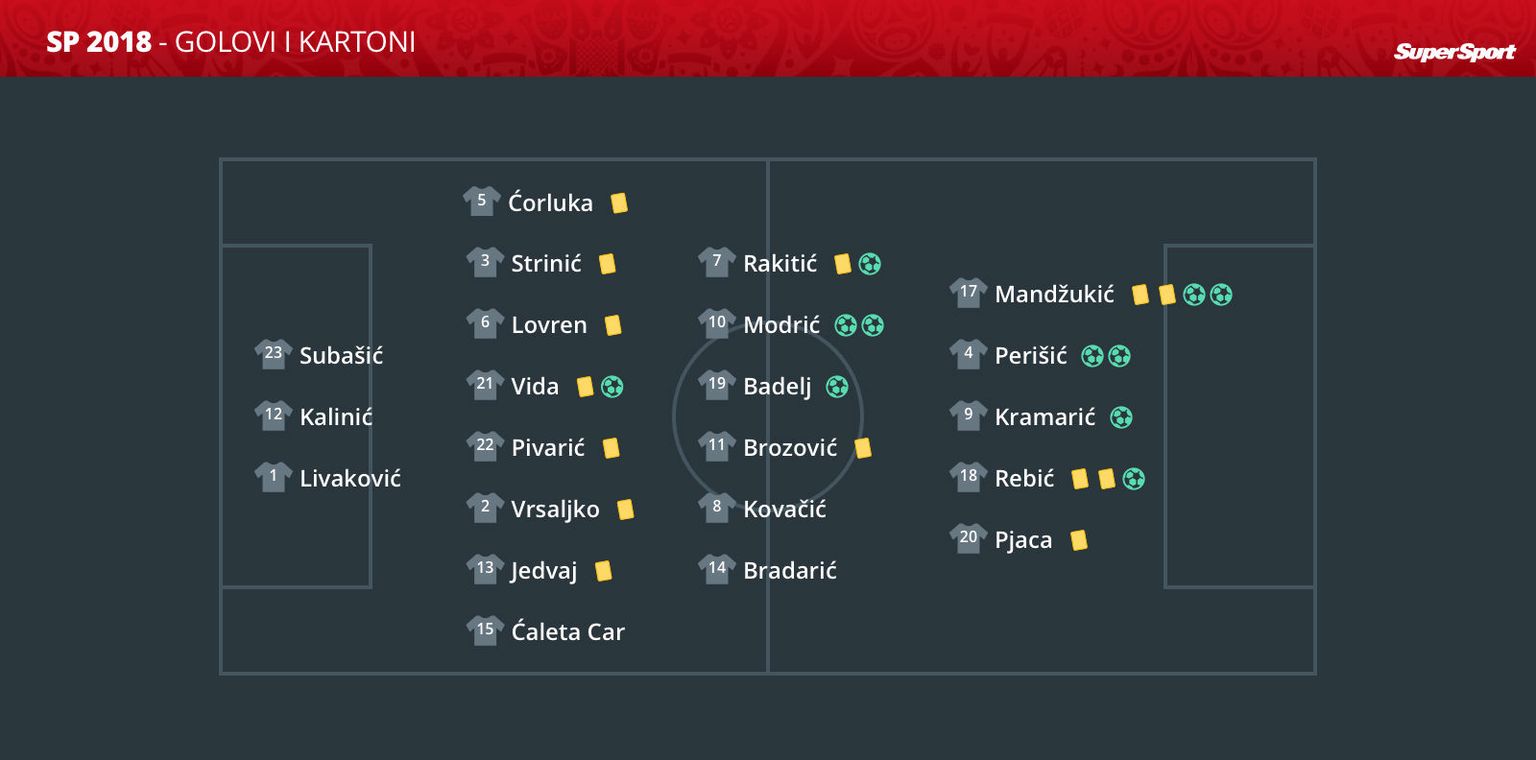This screenshot has width=1536, height=760.
Task: Select forward Mandžukić
Action: click(1053, 295)
